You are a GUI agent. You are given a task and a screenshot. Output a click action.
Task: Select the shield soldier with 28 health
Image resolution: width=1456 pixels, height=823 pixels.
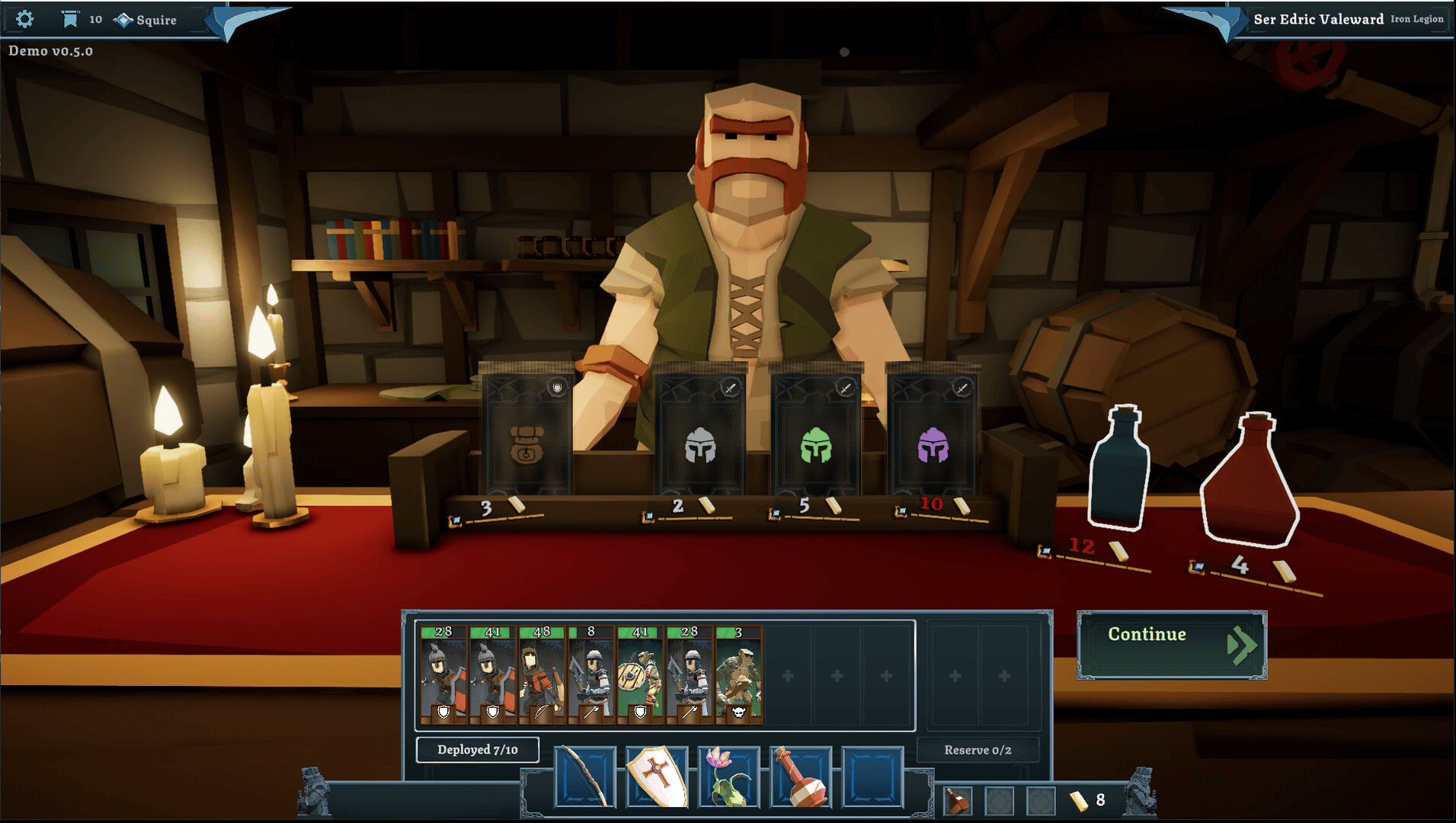pyautogui.click(x=443, y=674)
